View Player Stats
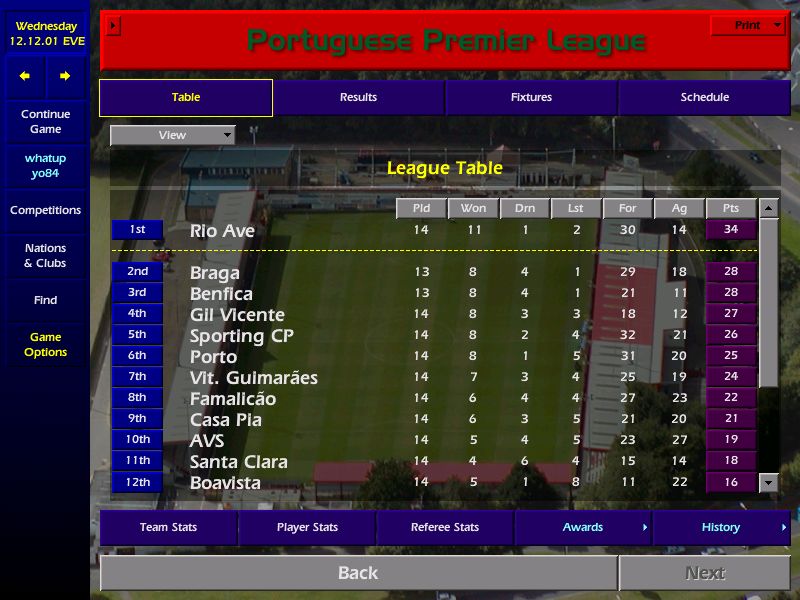 (307, 528)
